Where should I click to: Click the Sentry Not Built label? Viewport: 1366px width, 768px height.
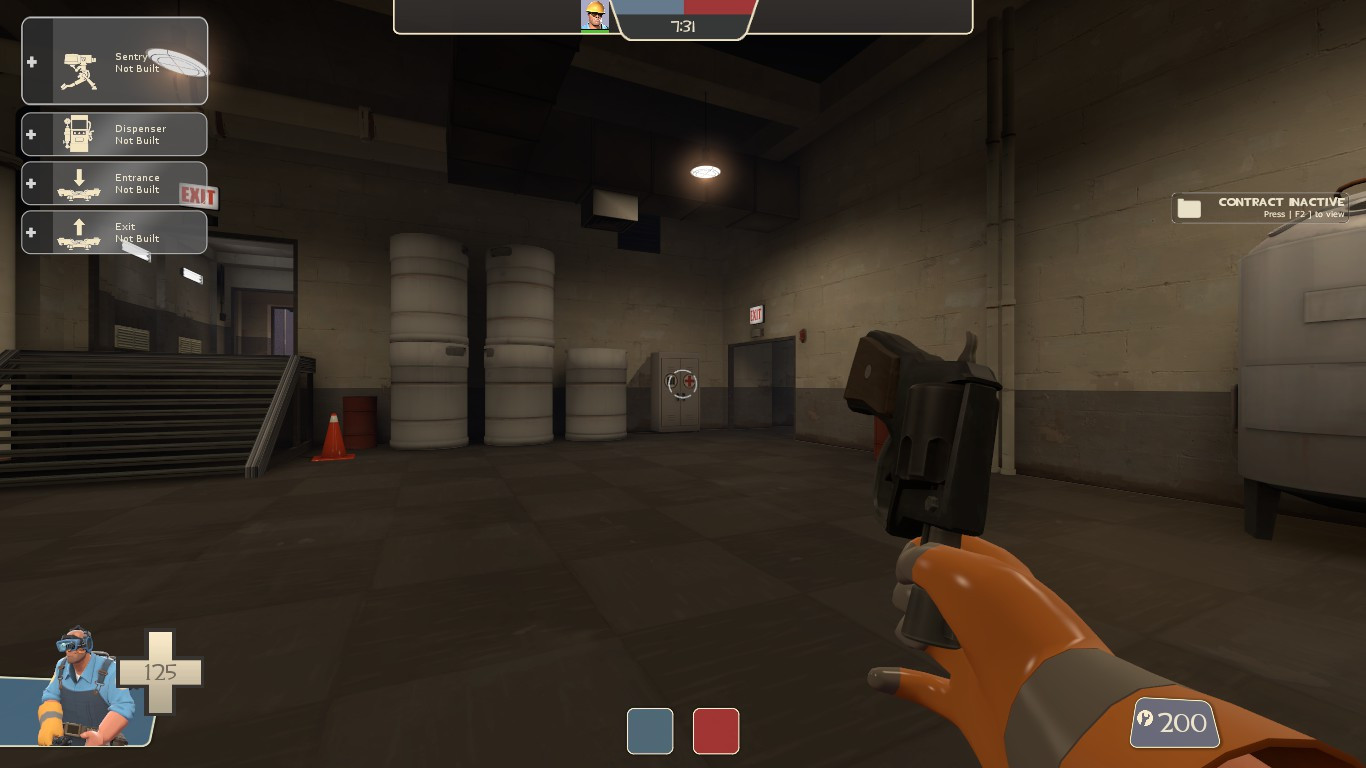(138, 63)
